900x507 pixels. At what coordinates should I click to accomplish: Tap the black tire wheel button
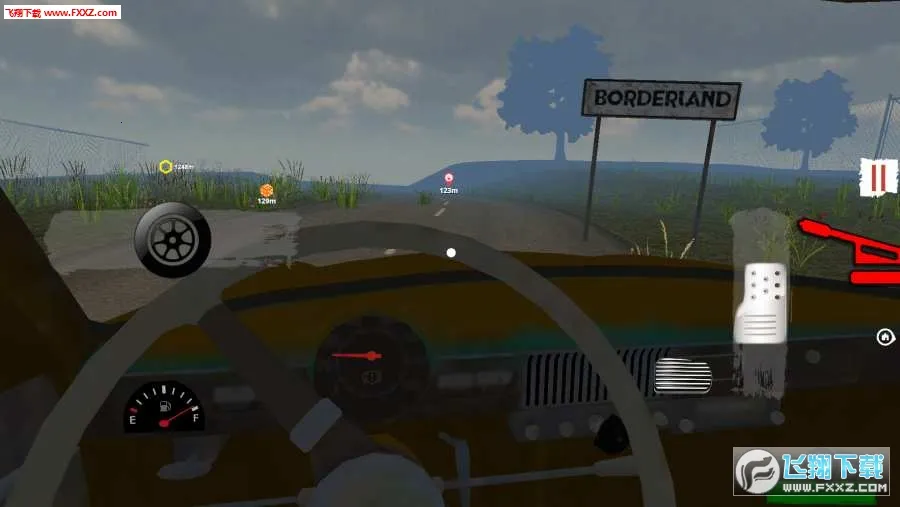point(172,238)
